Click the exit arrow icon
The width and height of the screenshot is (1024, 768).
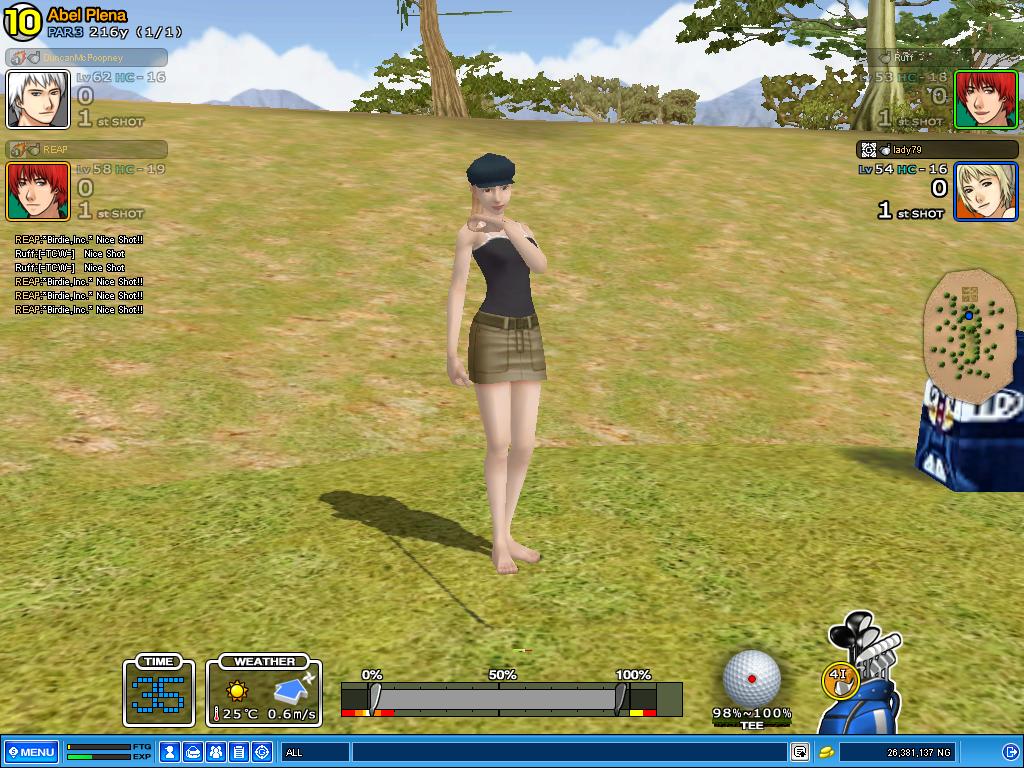(1010, 752)
